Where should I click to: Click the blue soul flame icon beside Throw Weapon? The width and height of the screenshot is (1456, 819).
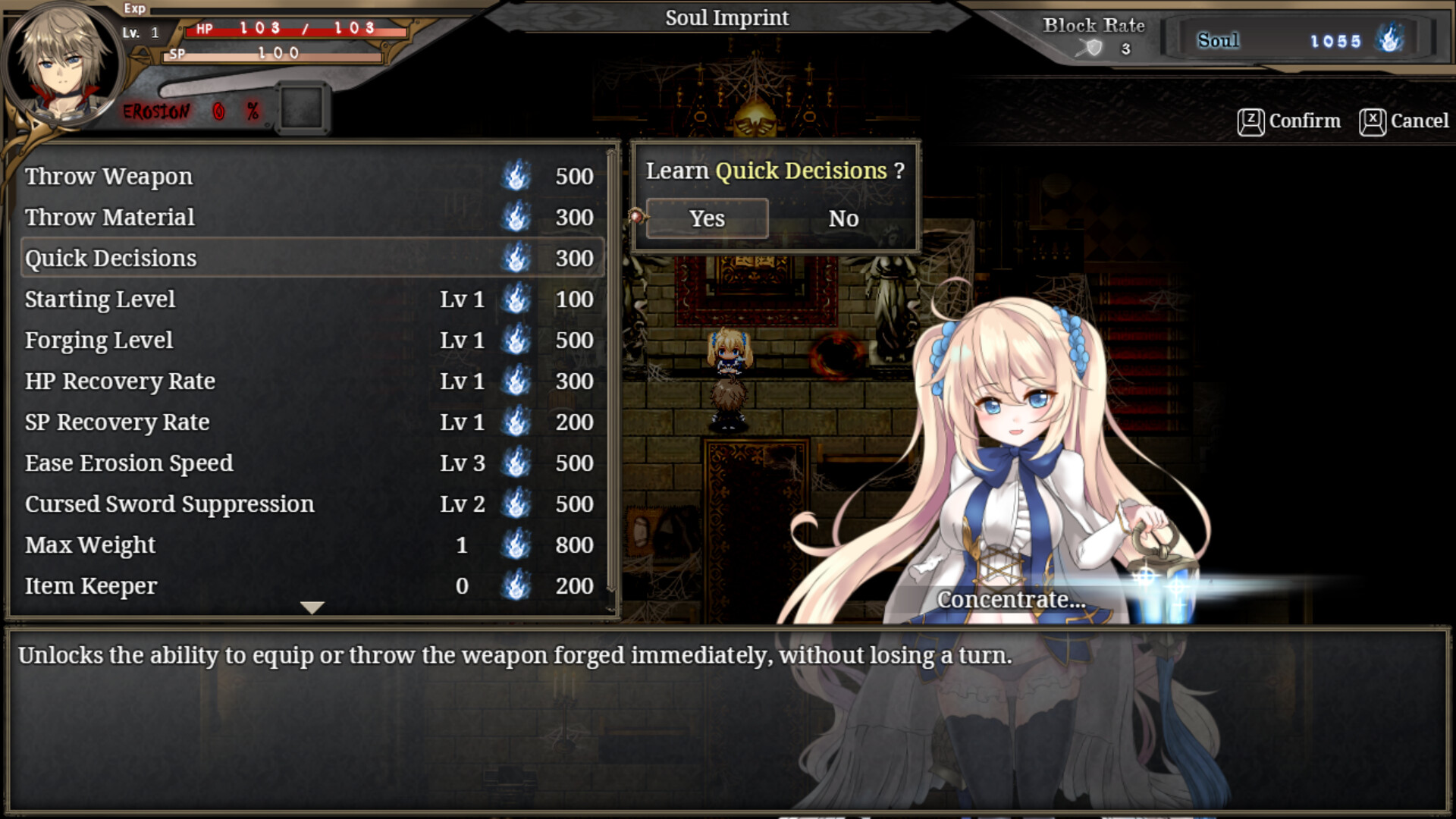[x=516, y=176]
